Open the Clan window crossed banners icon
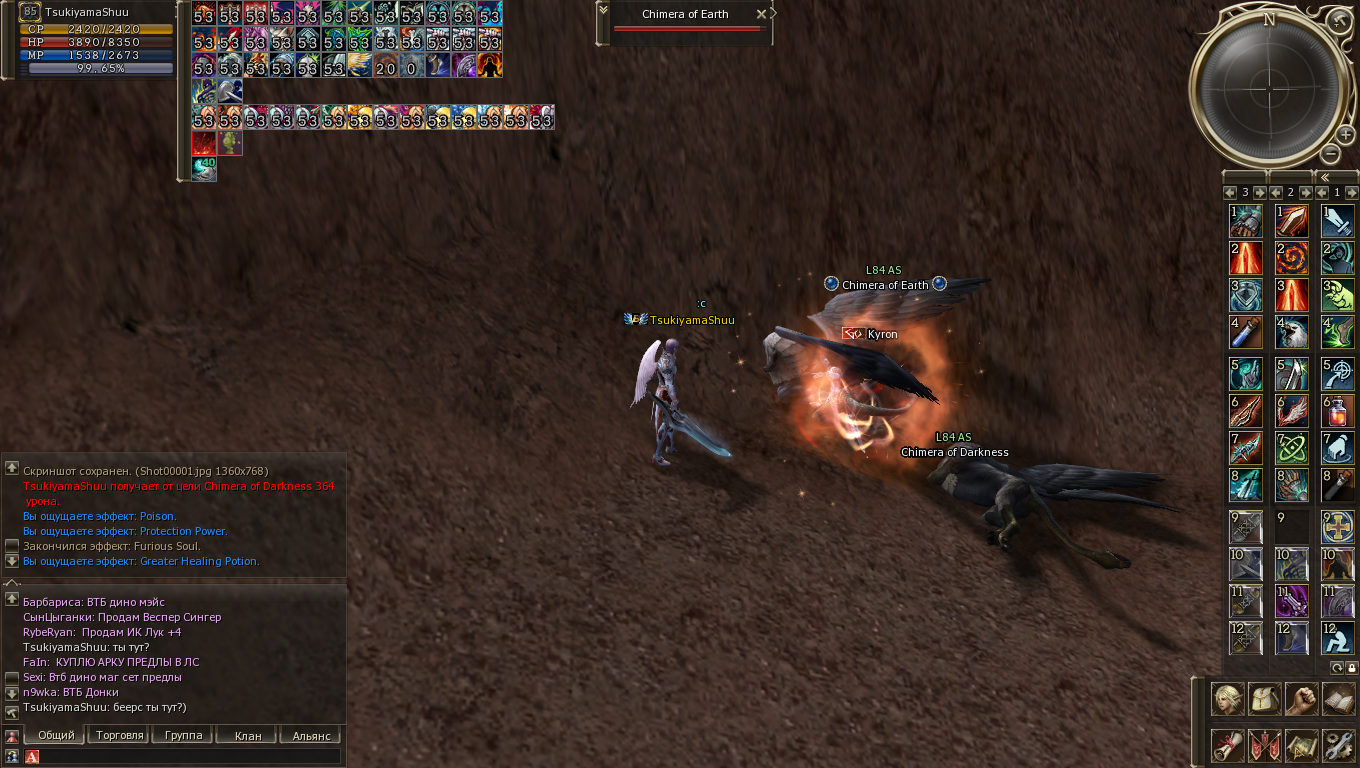Viewport: 1360px width, 768px height. [1264, 745]
